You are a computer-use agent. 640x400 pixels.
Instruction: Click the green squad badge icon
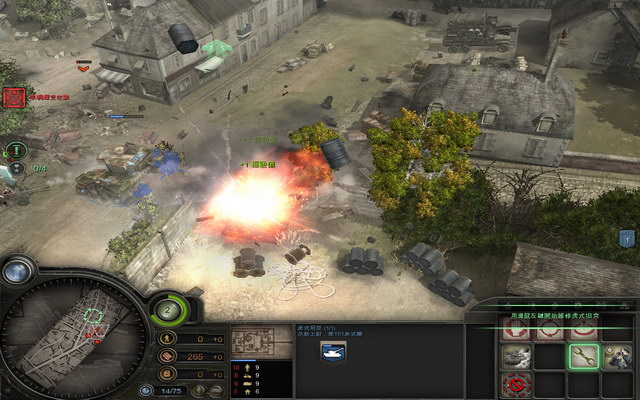15,150
